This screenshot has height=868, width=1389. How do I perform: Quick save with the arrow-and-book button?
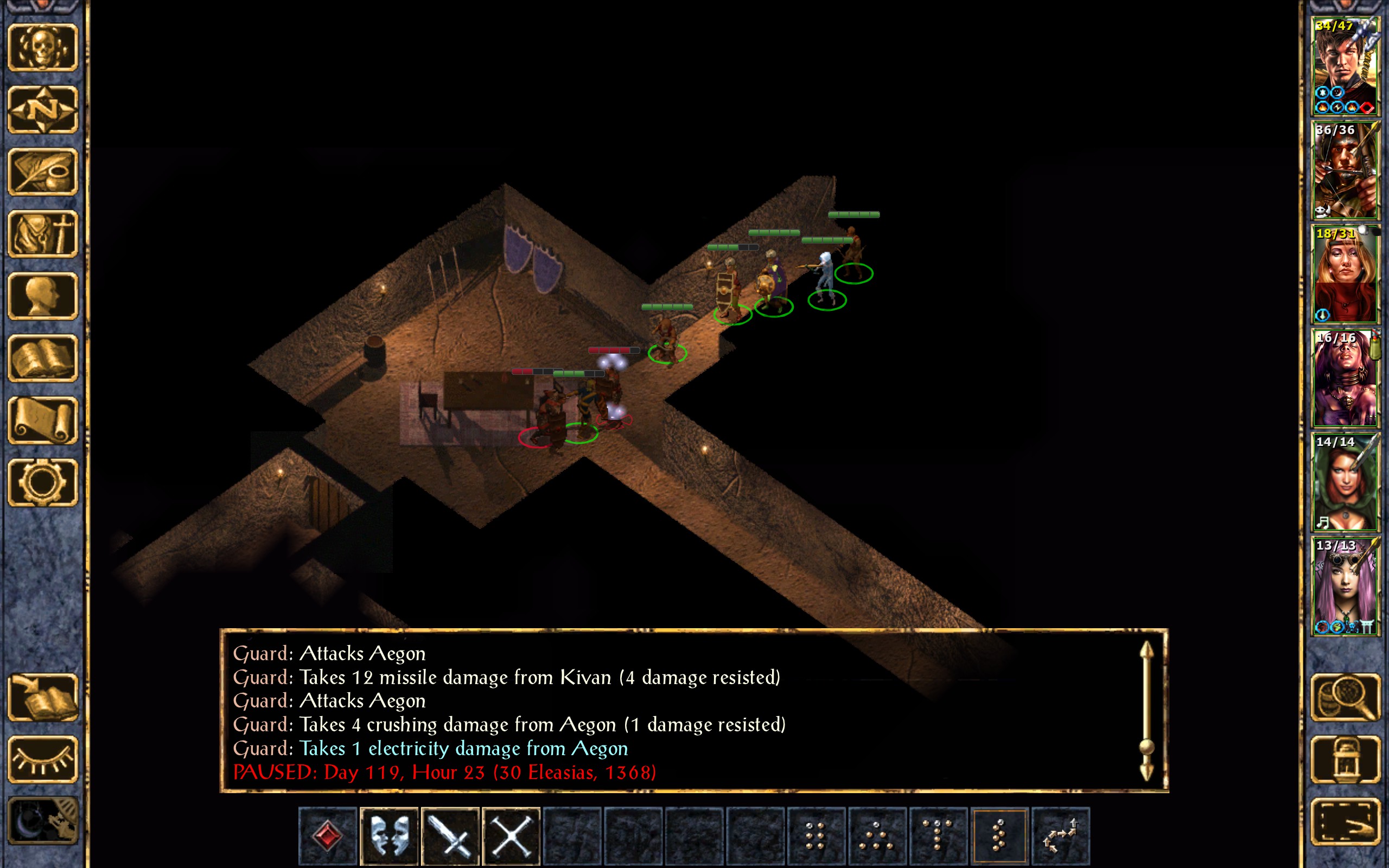(43, 697)
